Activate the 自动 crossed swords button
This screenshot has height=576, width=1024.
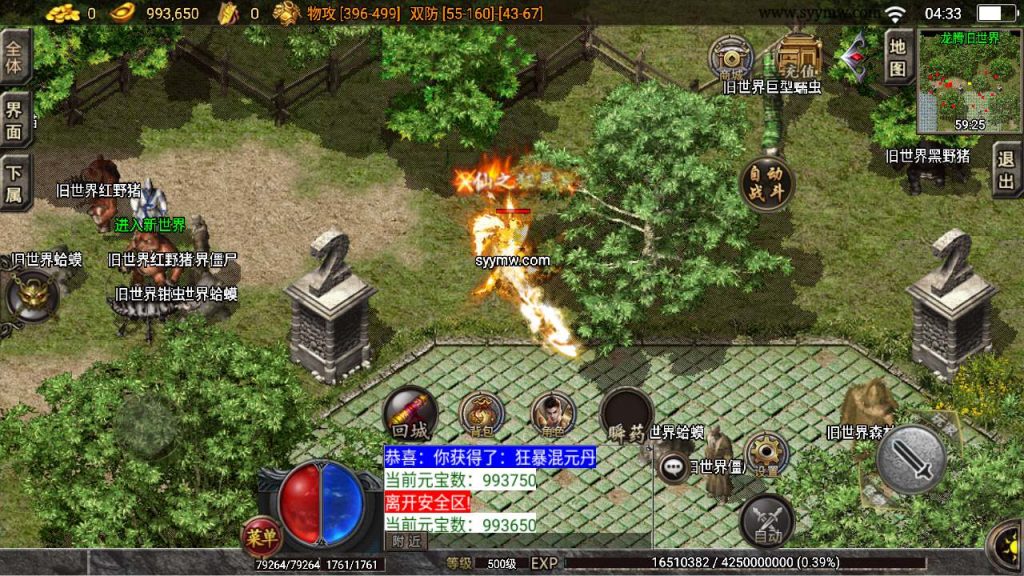click(767, 522)
